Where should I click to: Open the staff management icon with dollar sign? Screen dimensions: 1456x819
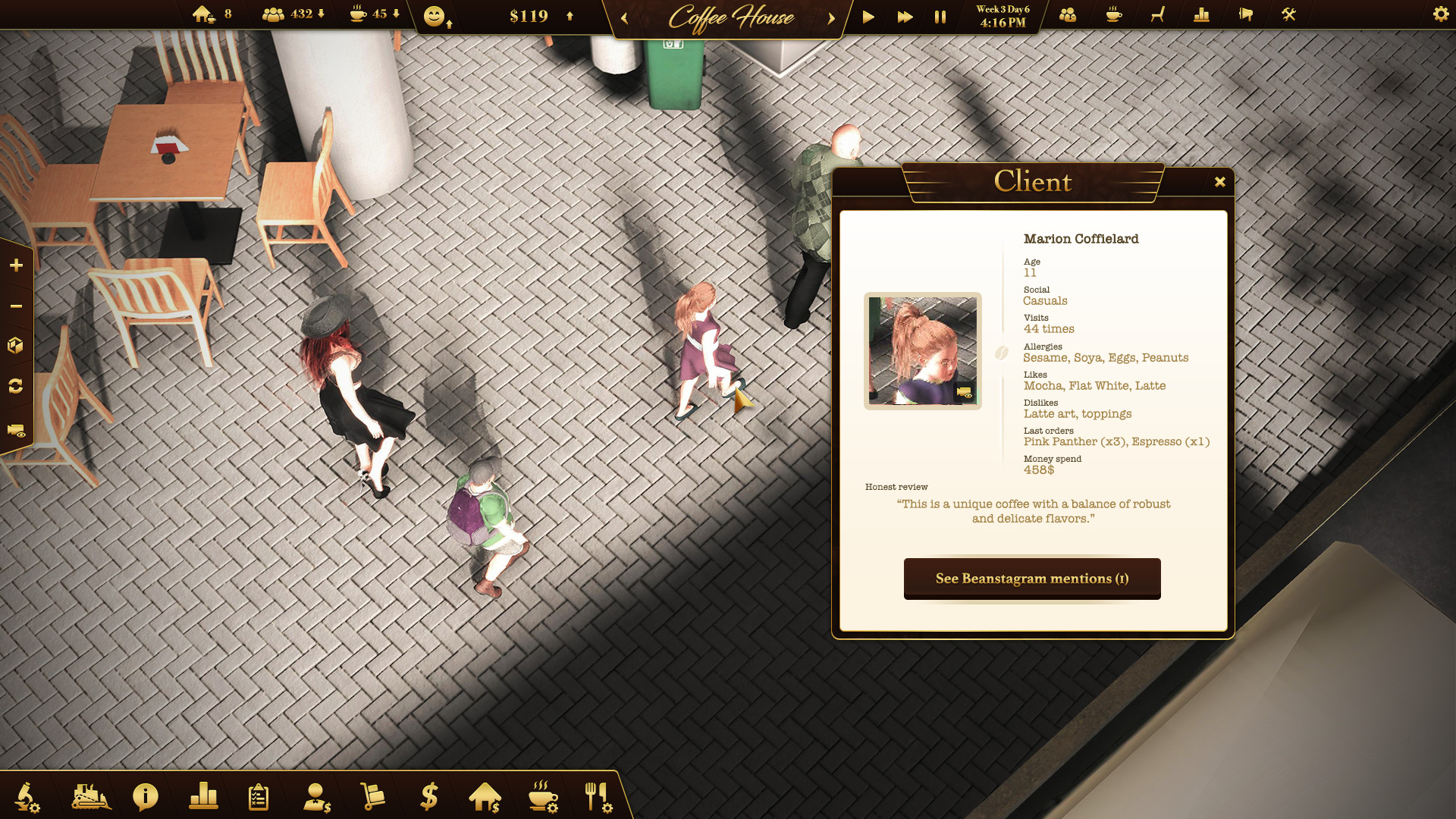click(318, 796)
